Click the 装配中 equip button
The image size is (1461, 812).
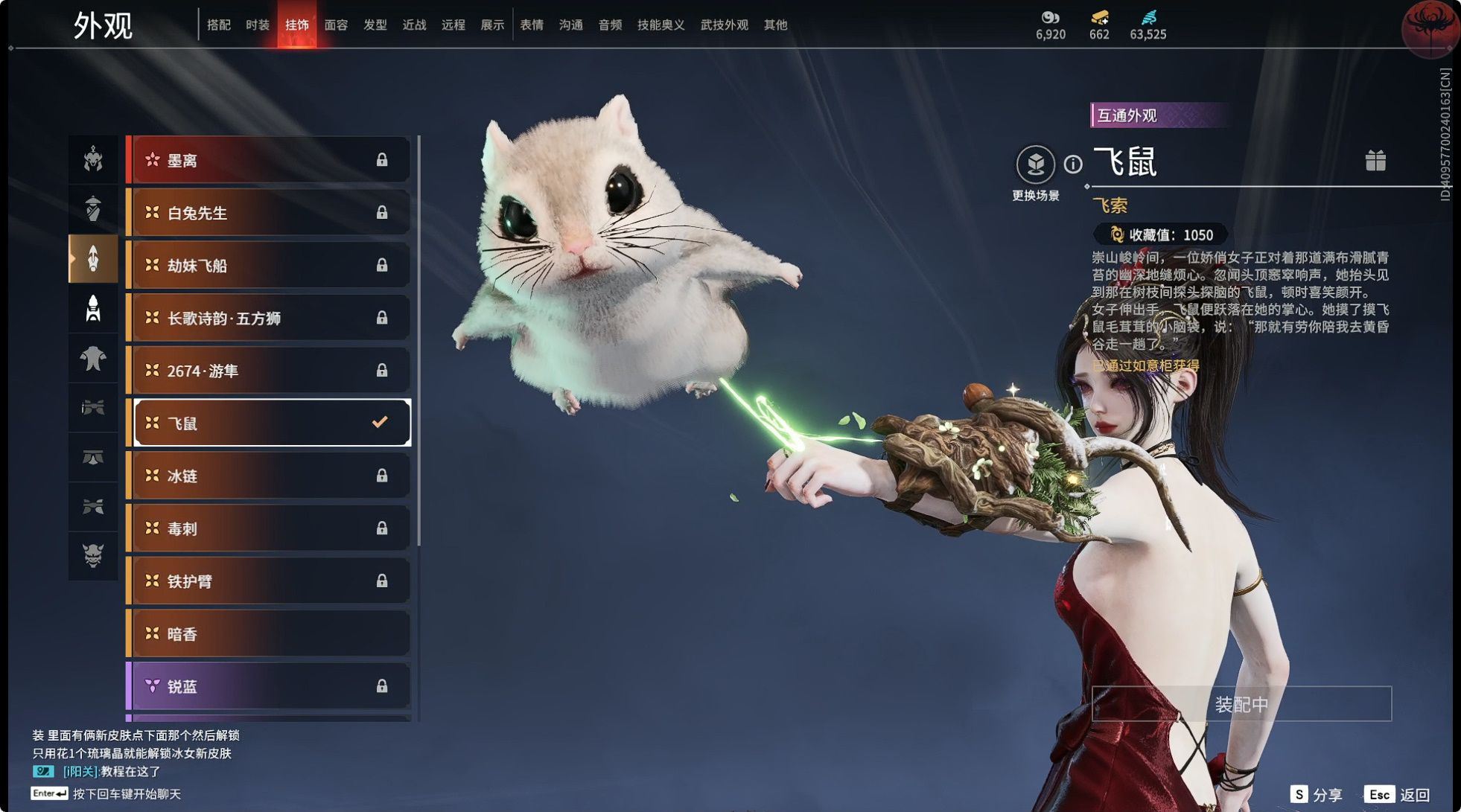[x=1241, y=704]
